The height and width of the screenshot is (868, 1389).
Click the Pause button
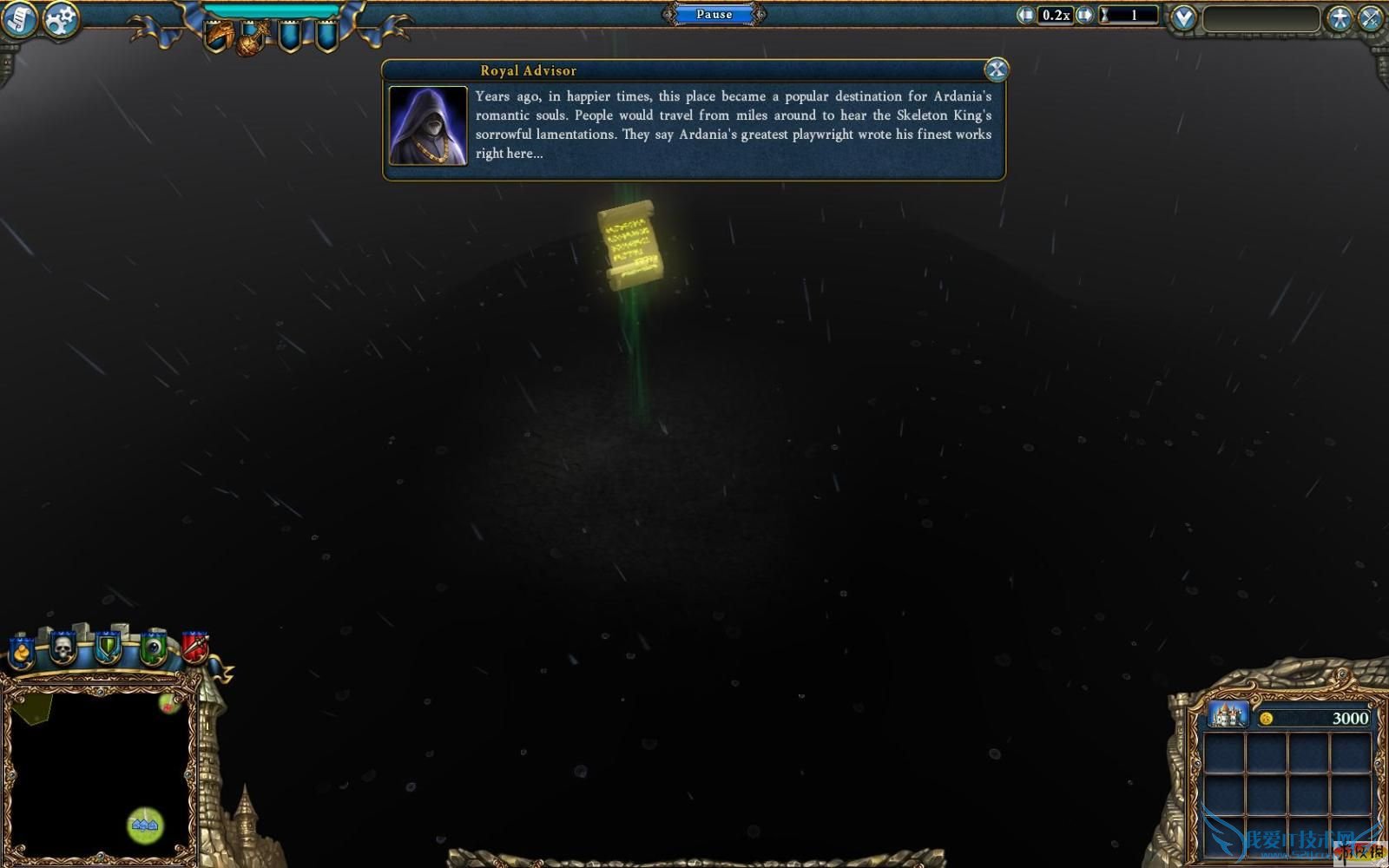pyautogui.click(x=714, y=14)
